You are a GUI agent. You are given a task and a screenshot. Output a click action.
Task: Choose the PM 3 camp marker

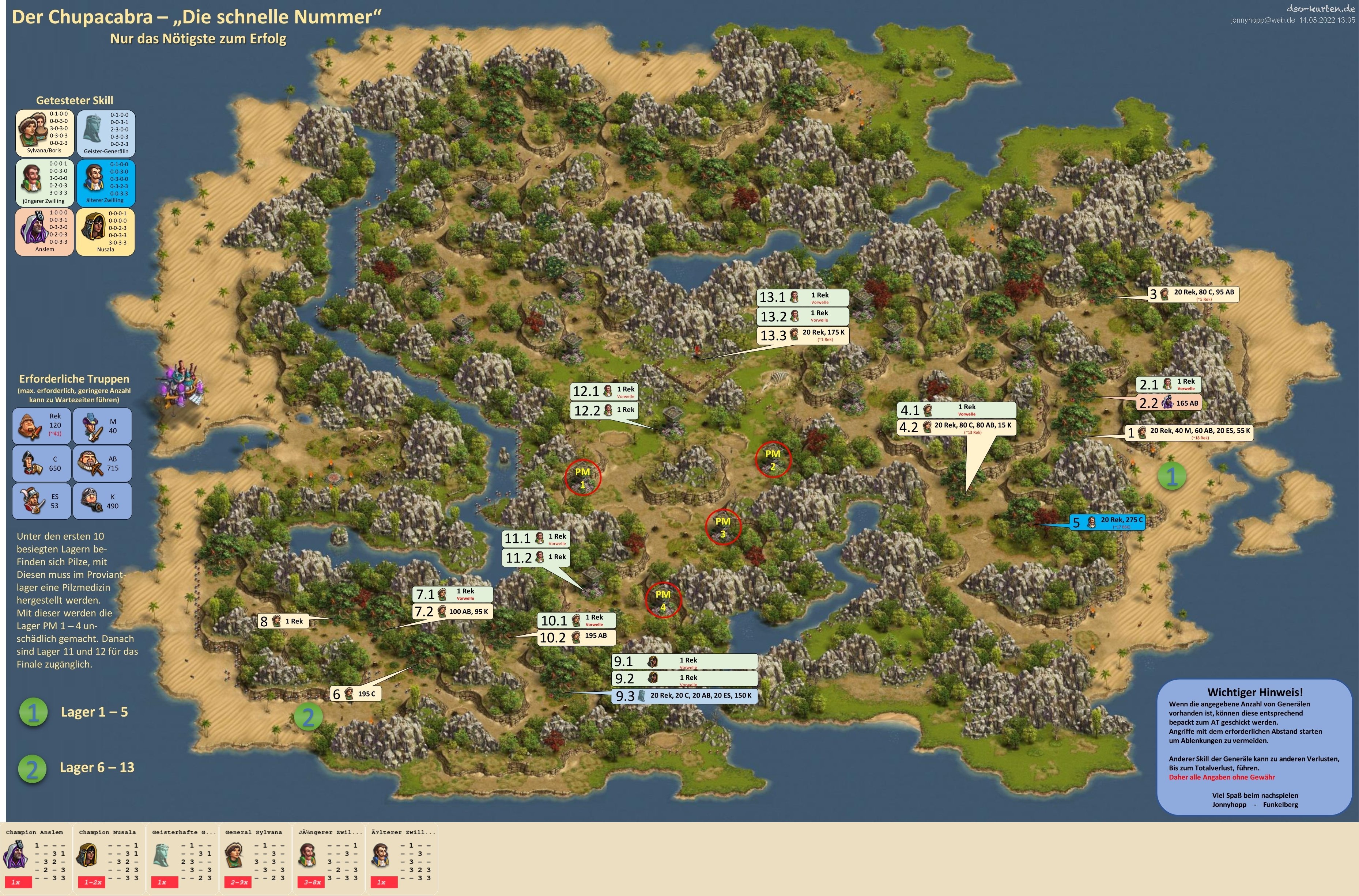(723, 527)
